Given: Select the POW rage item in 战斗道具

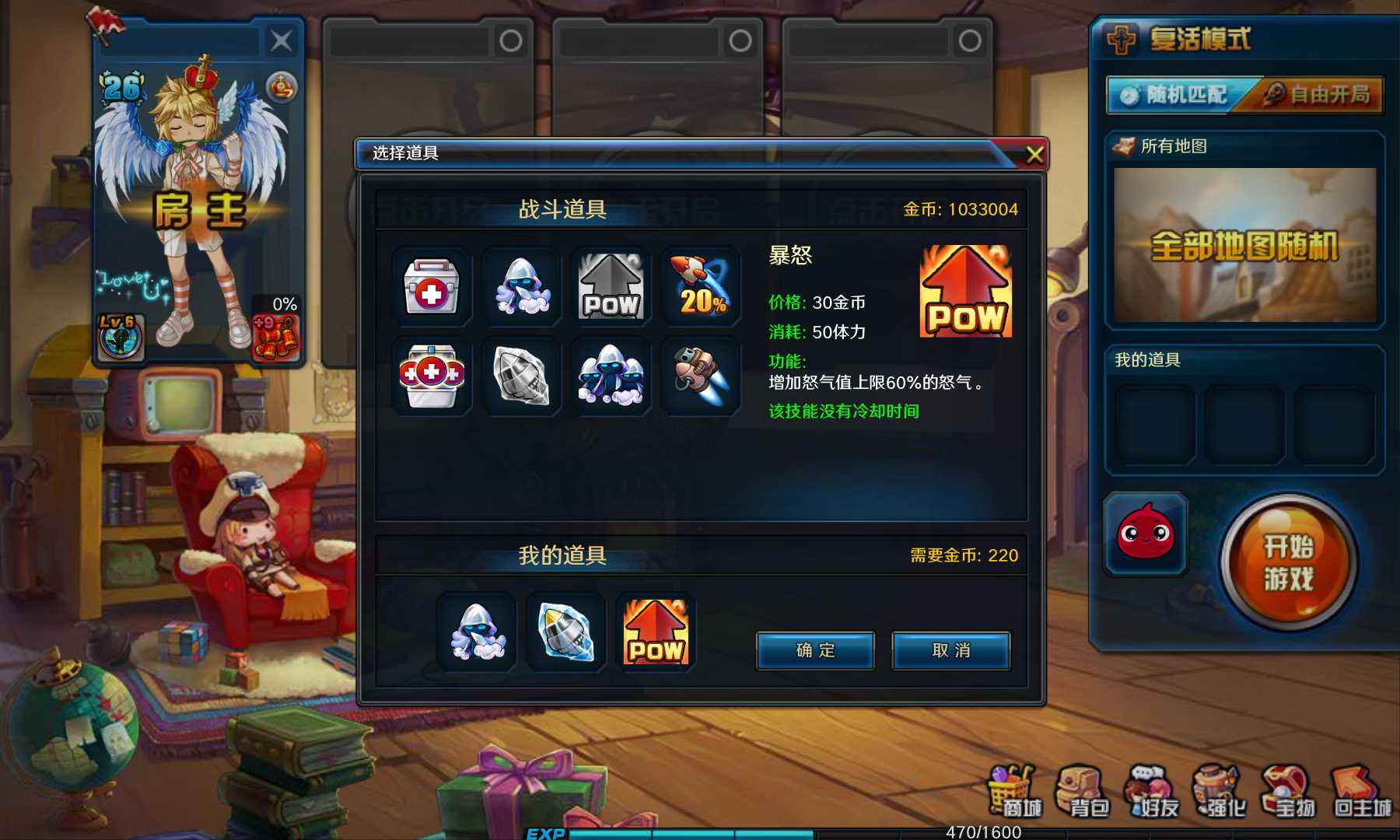Looking at the screenshot, I should [611, 288].
